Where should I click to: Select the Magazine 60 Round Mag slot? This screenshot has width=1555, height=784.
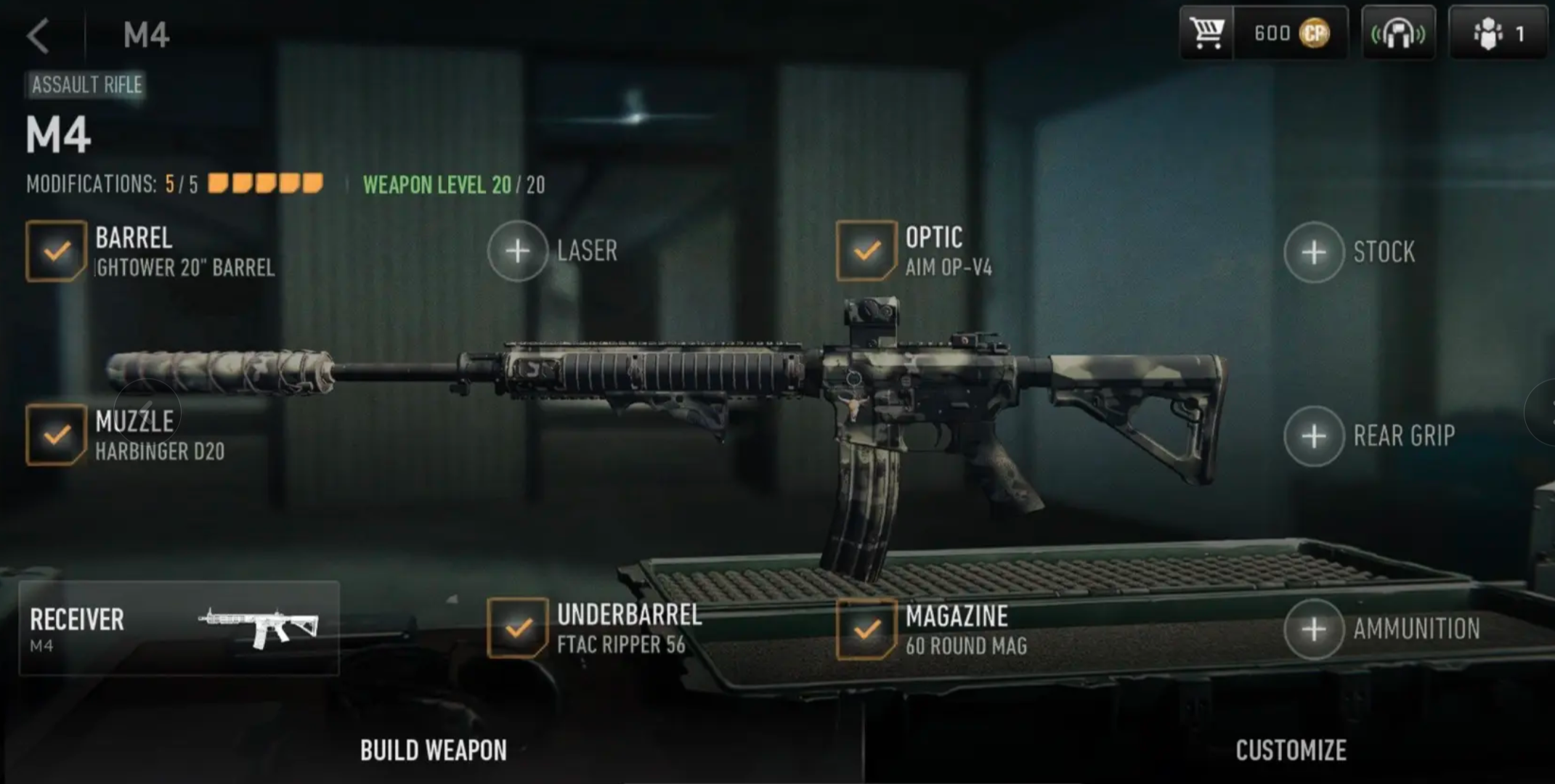(x=866, y=629)
